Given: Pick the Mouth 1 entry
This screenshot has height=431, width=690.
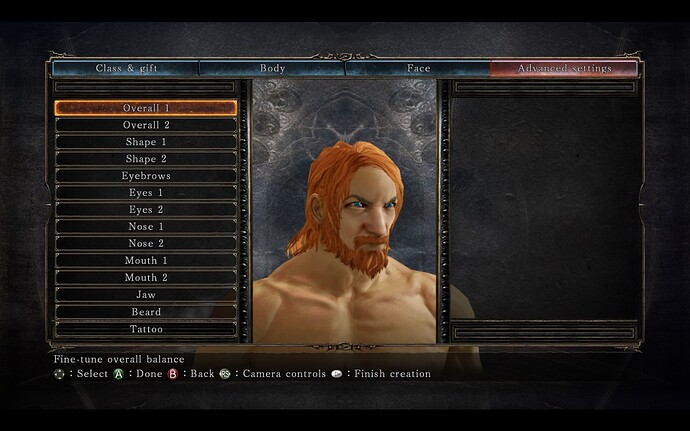Looking at the screenshot, I should pos(146,261).
